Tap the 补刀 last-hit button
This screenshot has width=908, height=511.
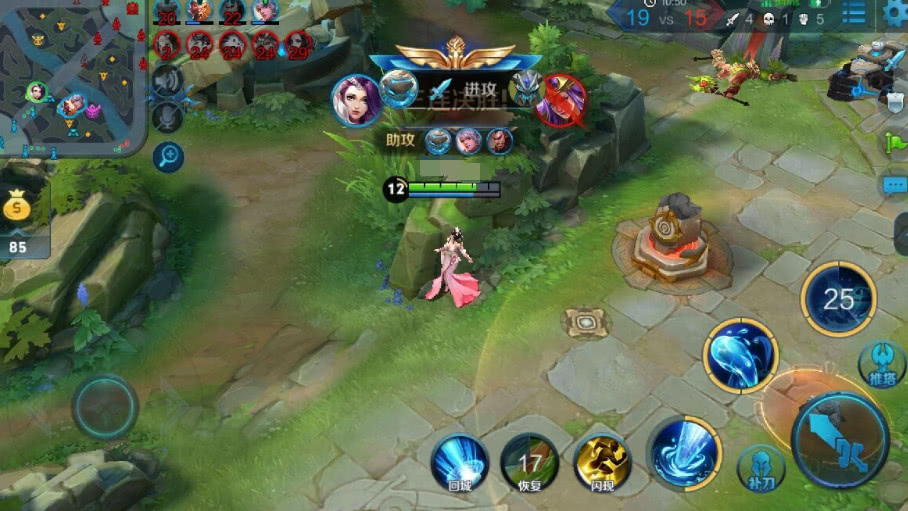(x=760, y=465)
